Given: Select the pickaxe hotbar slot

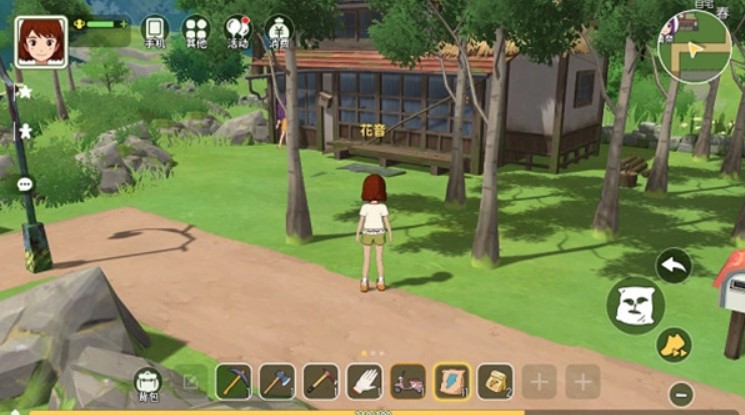Looking at the screenshot, I should pyautogui.click(x=233, y=381).
